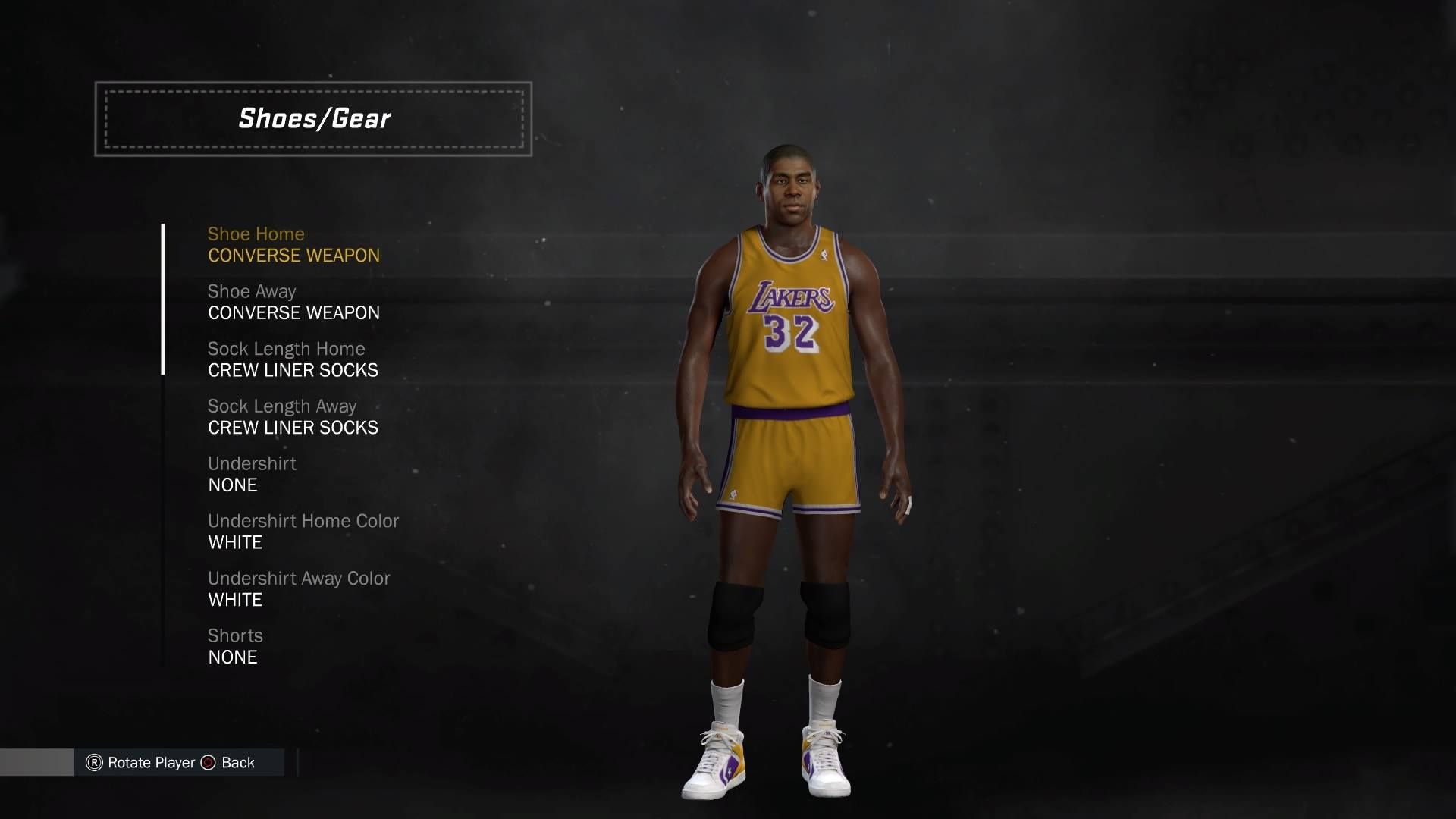Select the Shoe Home option
The image size is (1456, 819).
click(293, 245)
